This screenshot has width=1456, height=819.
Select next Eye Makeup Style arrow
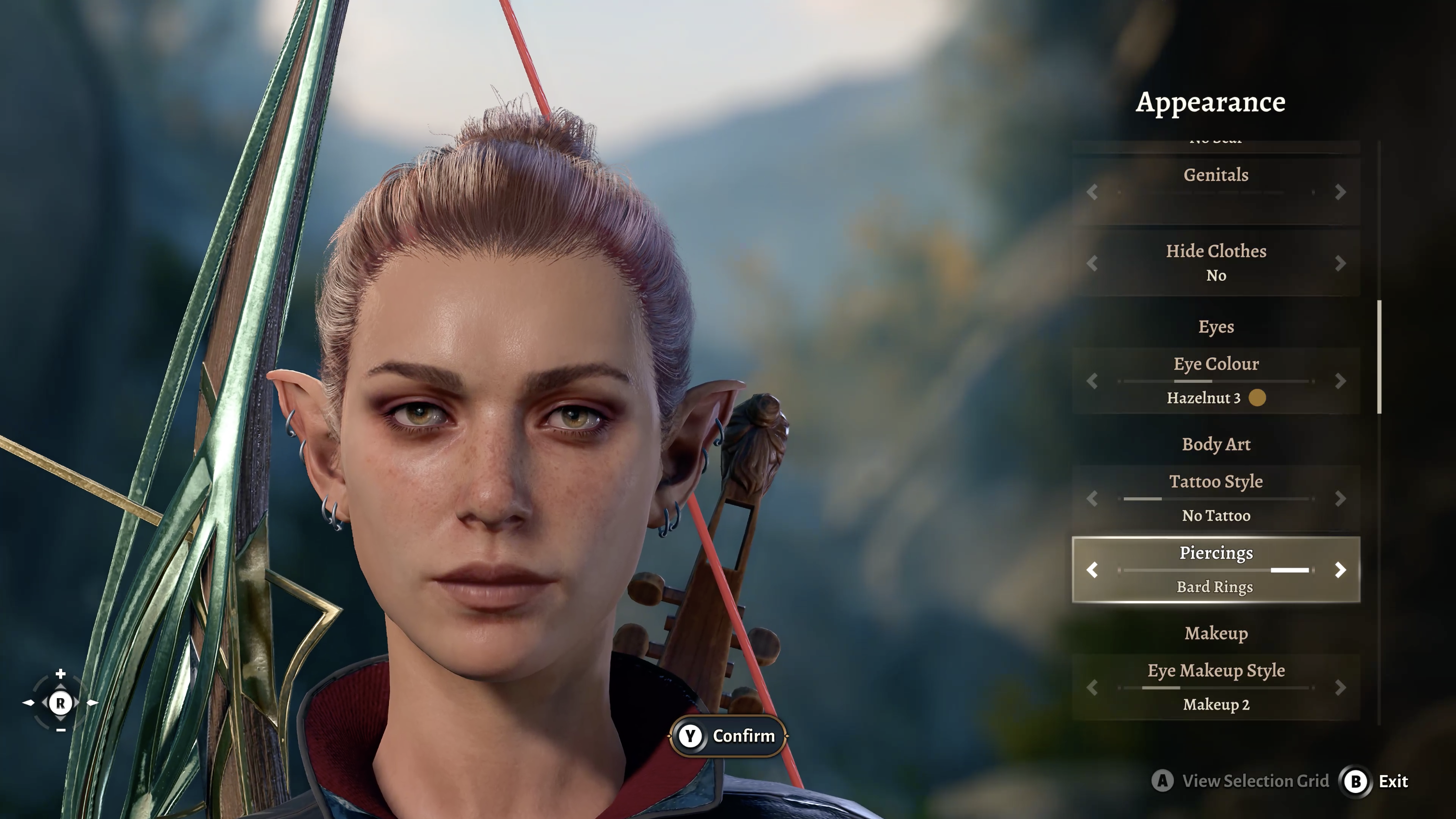click(x=1340, y=687)
